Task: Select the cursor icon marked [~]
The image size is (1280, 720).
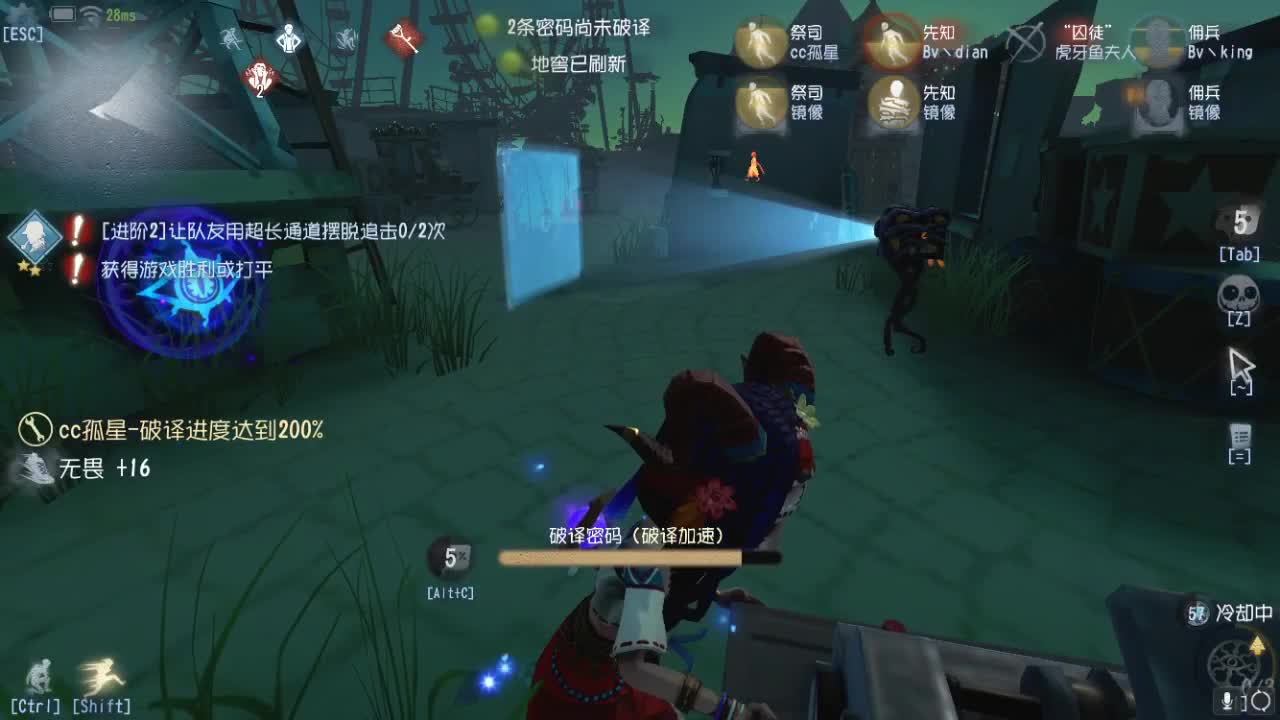Action: pyautogui.click(x=1240, y=365)
